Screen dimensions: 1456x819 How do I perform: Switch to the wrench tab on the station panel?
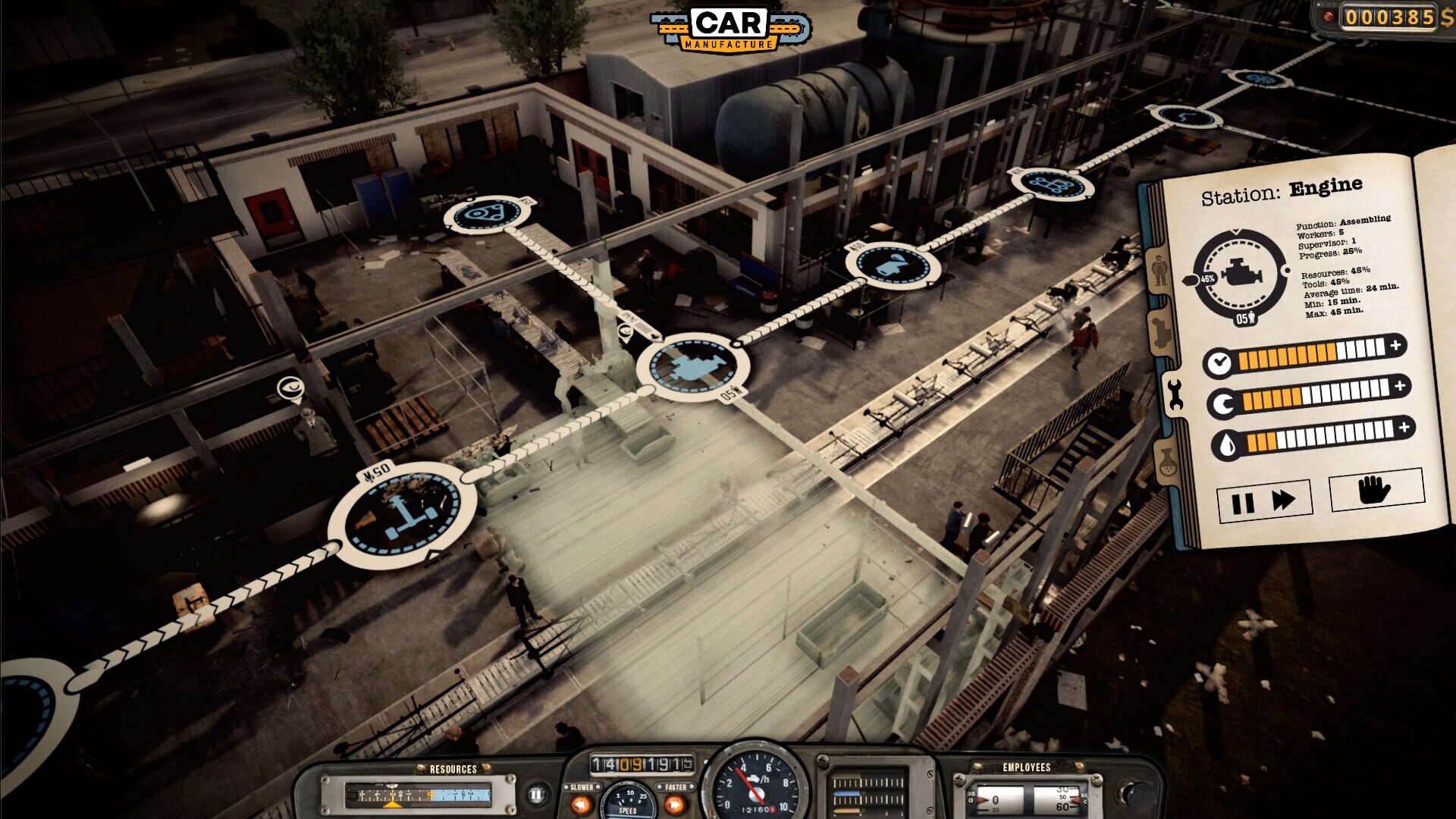pyautogui.click(x=1175, y=394)
